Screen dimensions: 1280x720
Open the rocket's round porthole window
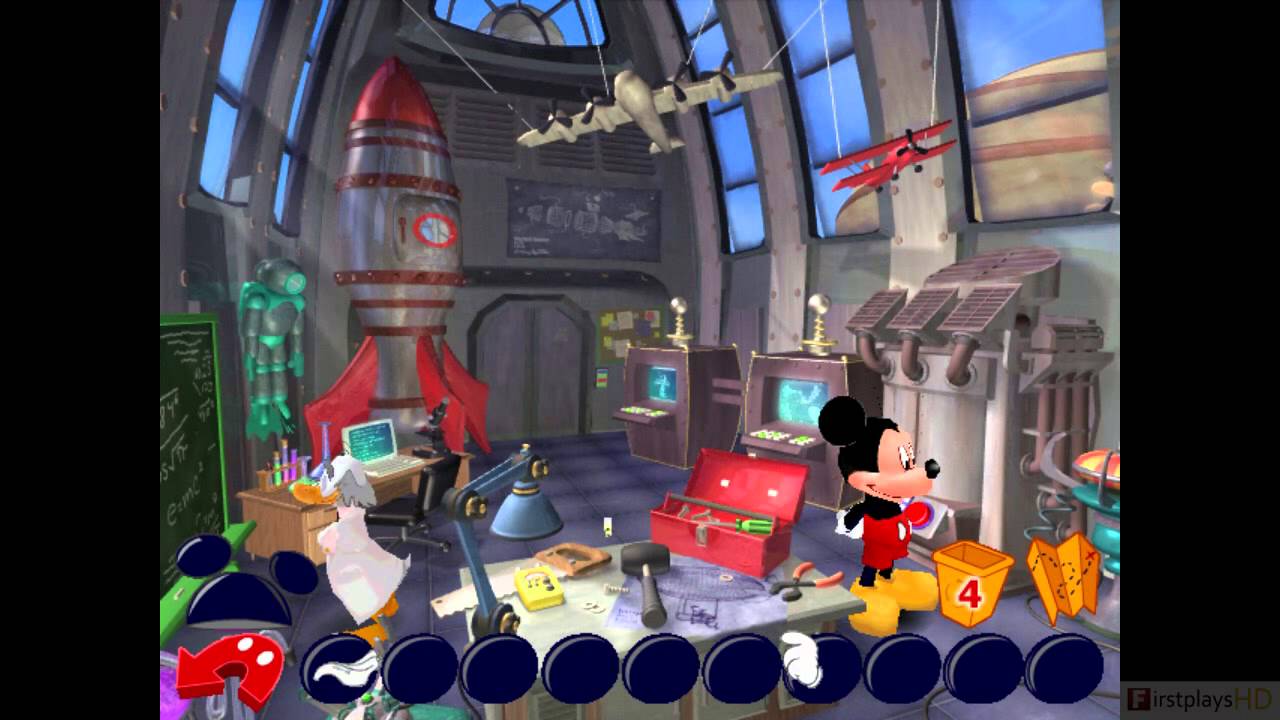(x=432, y=228)
